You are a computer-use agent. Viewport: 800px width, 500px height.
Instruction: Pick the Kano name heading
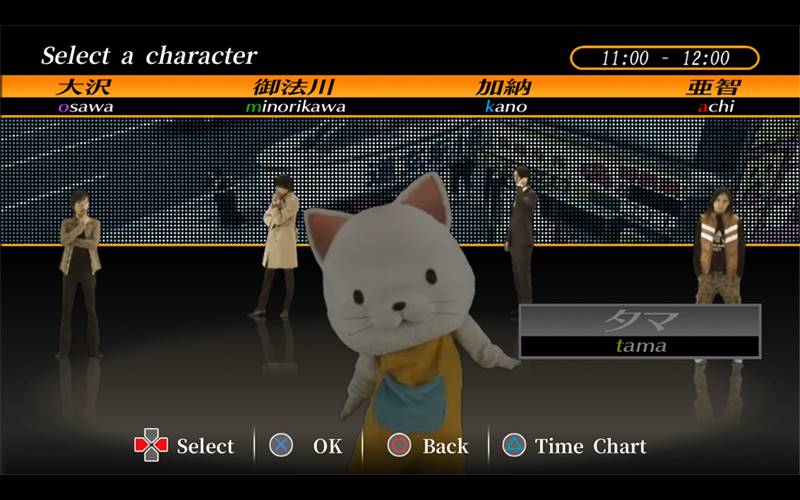point(505,95)
